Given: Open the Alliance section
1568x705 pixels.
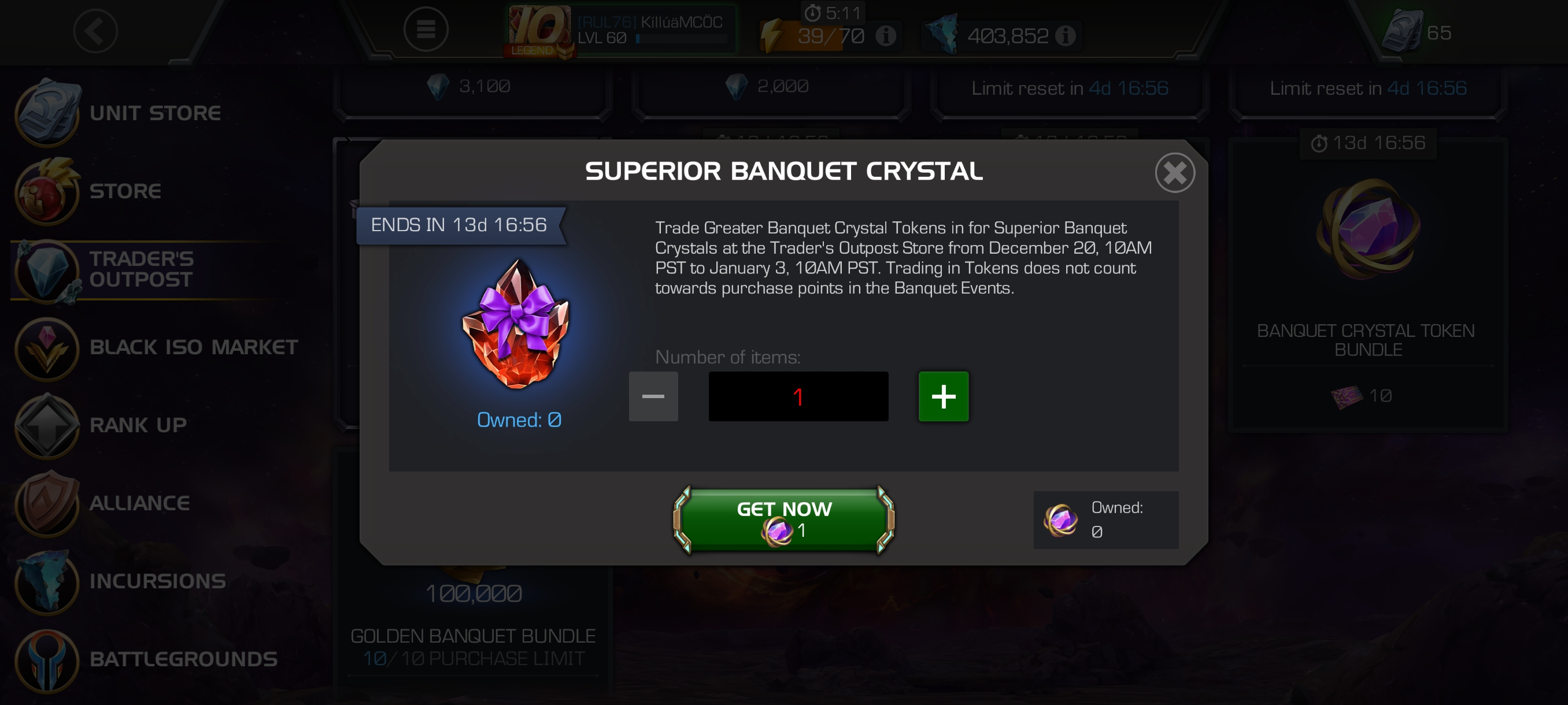Looking at the screenshot, I should pyautogui.click(x=47, y=503).
